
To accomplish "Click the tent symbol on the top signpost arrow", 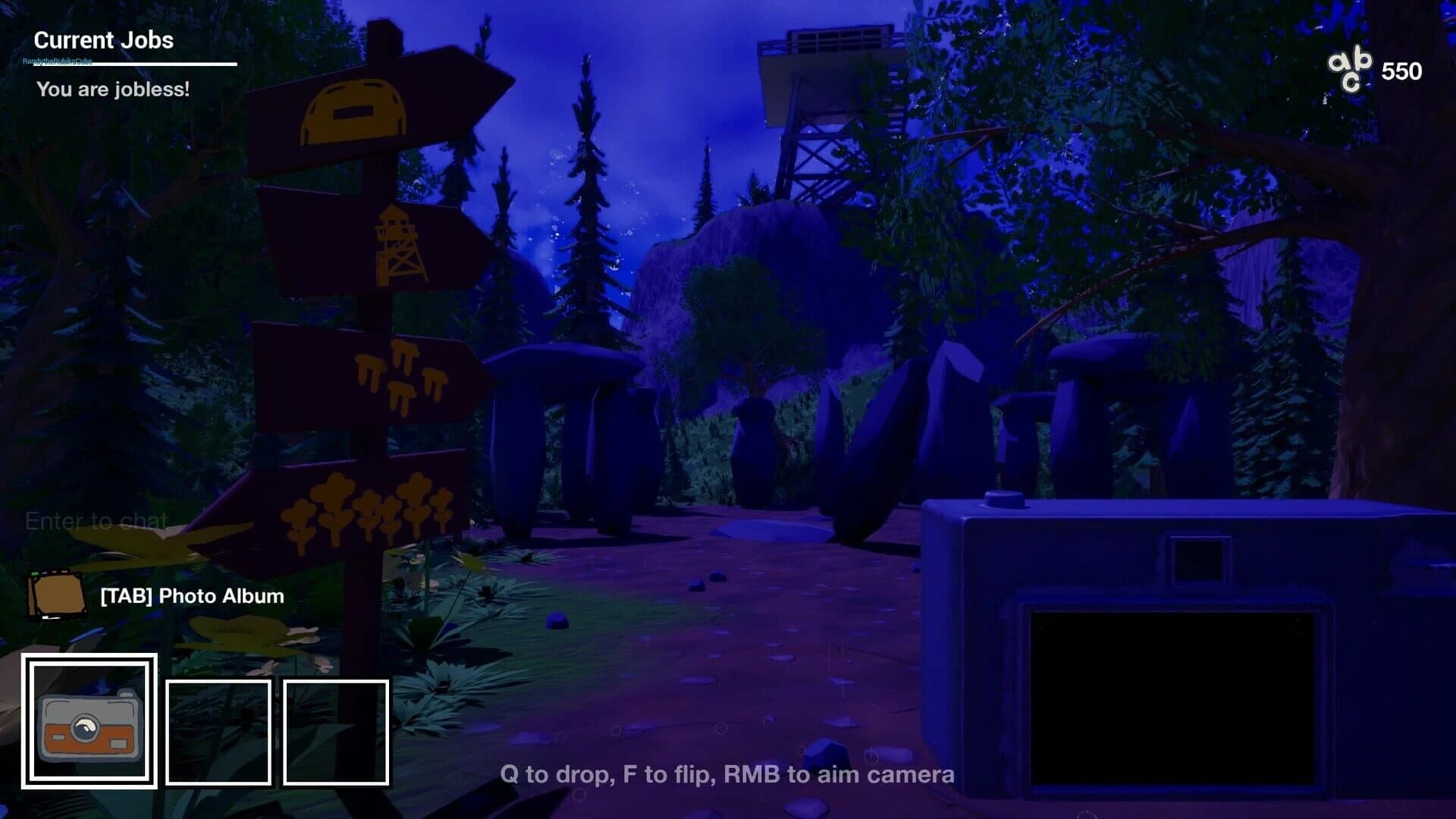I will (x=350, y=114).
